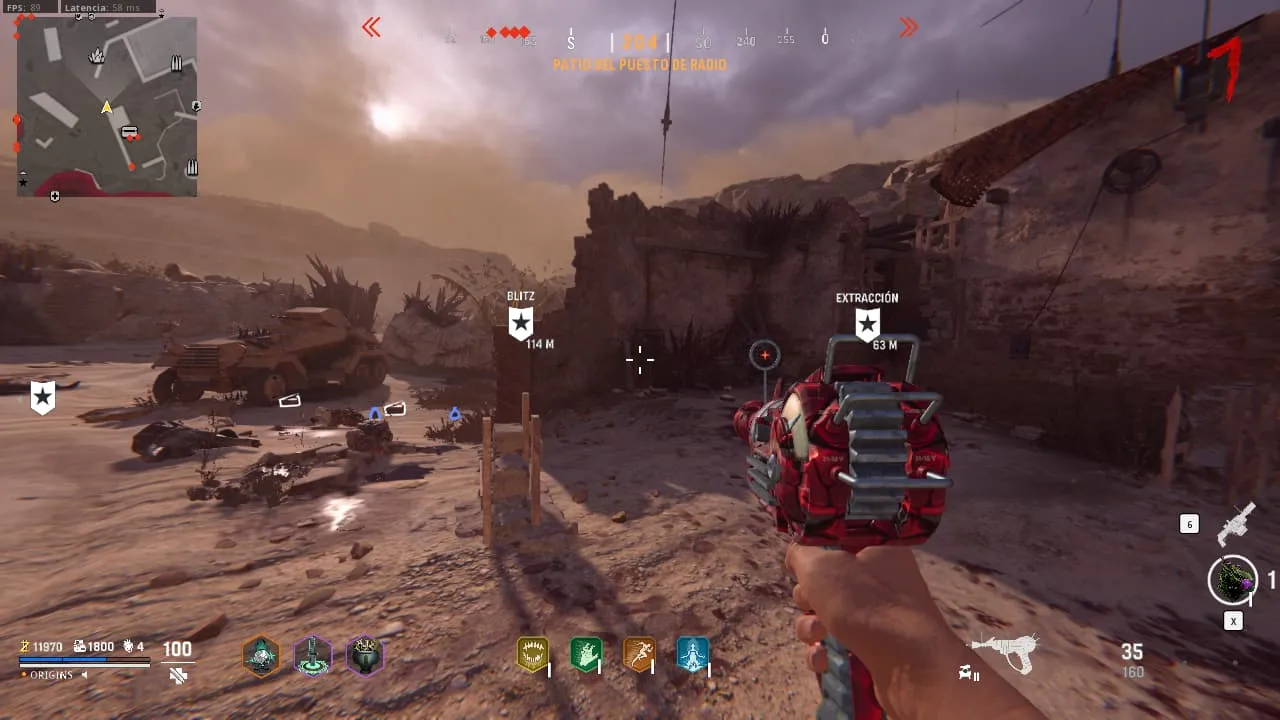Select the blue glowing-figure perk icon
Screen dimensions: 1280x720
(x=692, y=655)
